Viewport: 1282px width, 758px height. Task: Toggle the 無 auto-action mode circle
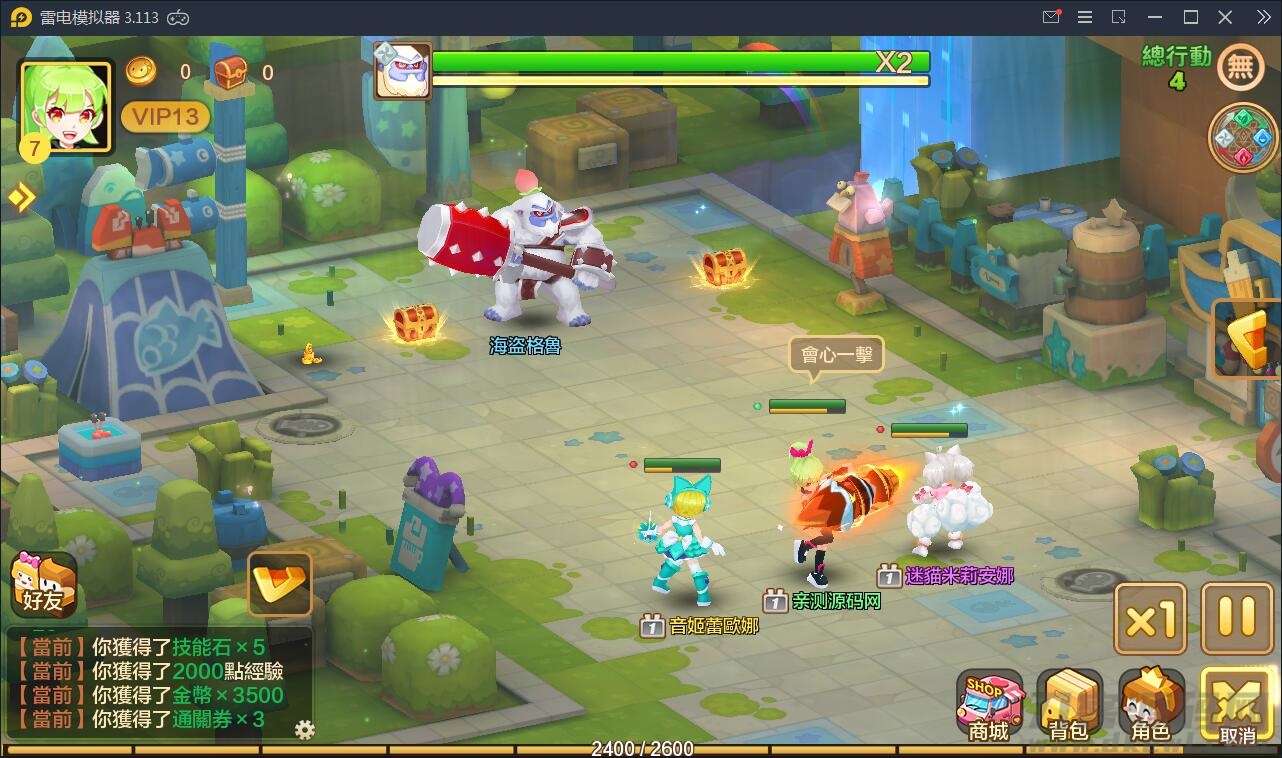(1240, 67)
